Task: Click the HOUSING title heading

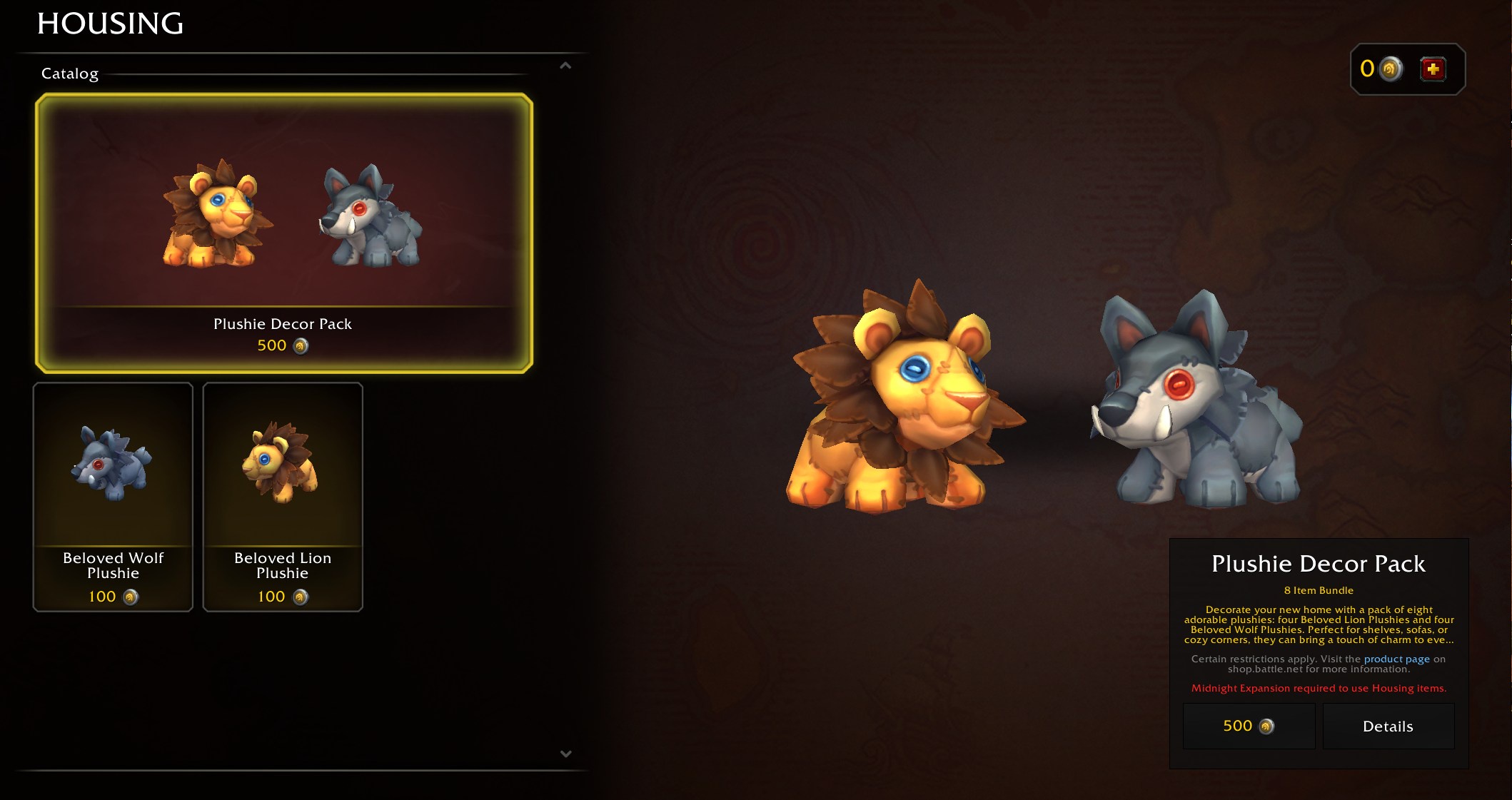Action: pos(110,24)
